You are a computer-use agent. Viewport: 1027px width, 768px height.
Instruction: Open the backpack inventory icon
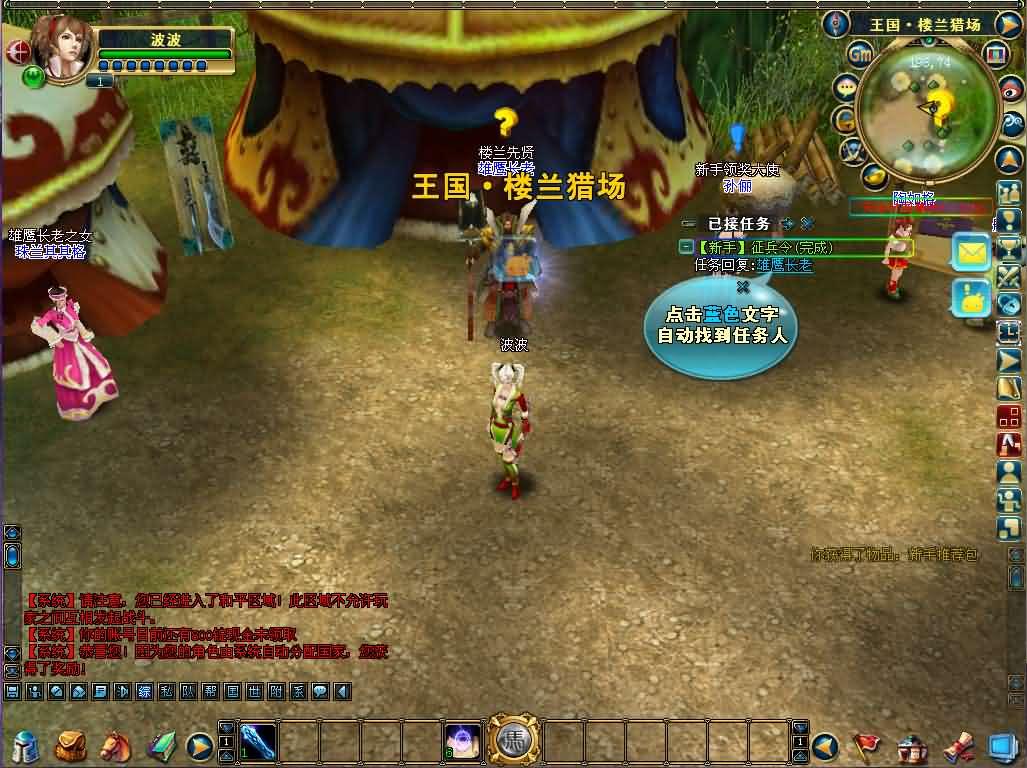point(70,745)
